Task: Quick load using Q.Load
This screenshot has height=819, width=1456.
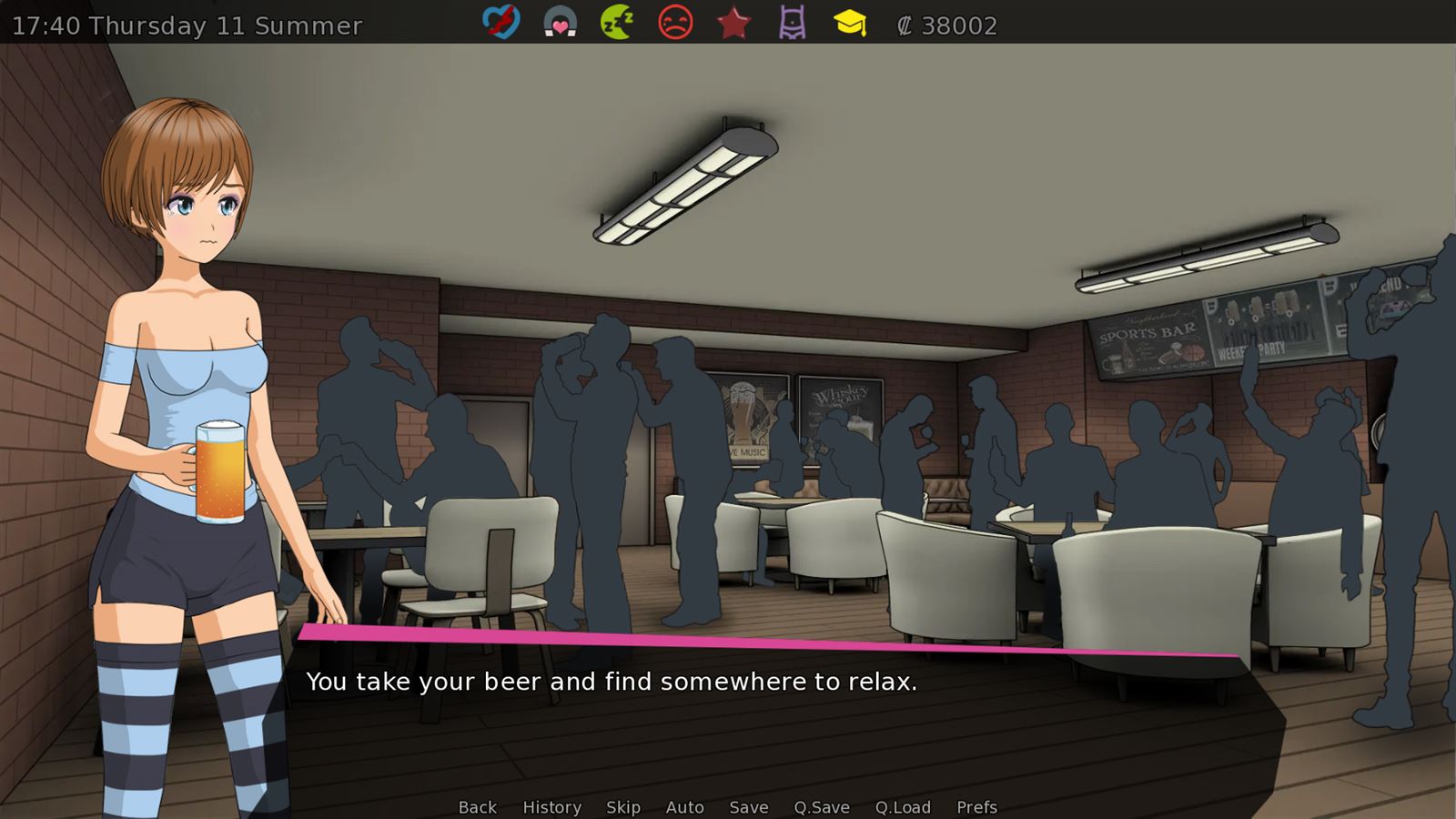Action: tap(903, 807)
